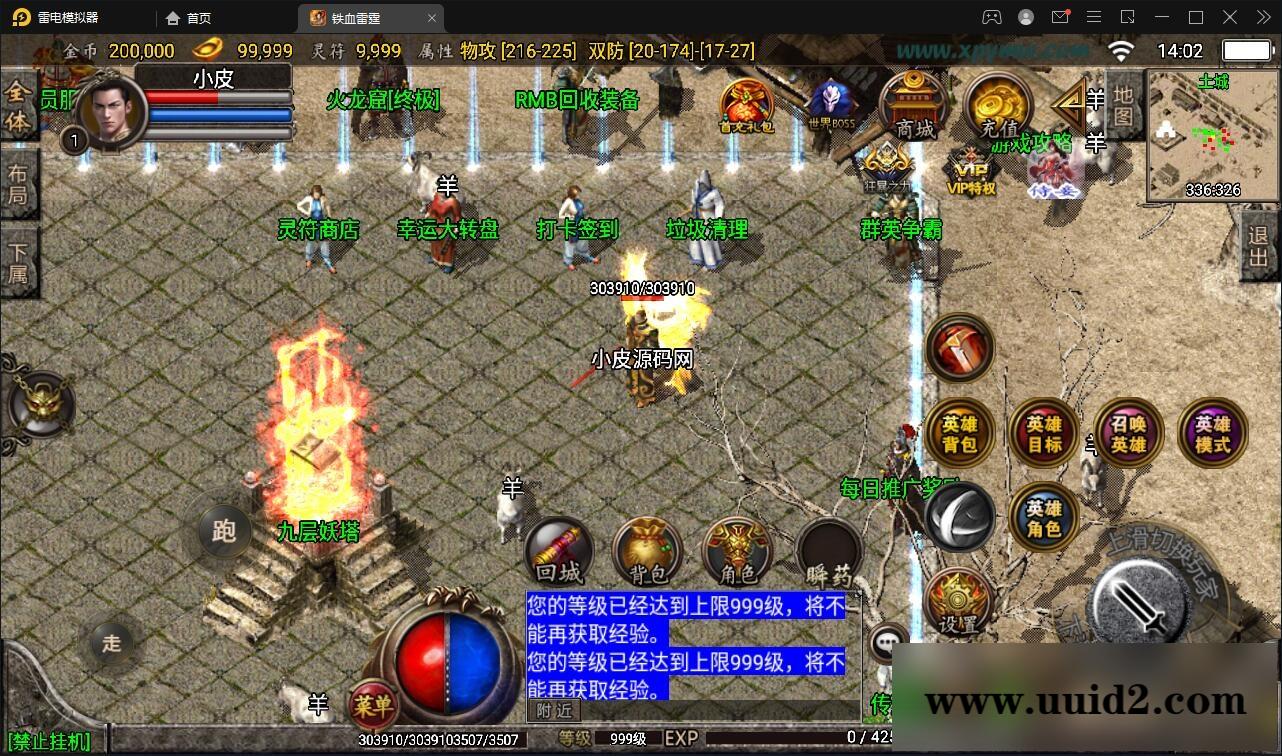Switch to the 首页 emulator tab
1282x756 pixels.
coord(188,17)
